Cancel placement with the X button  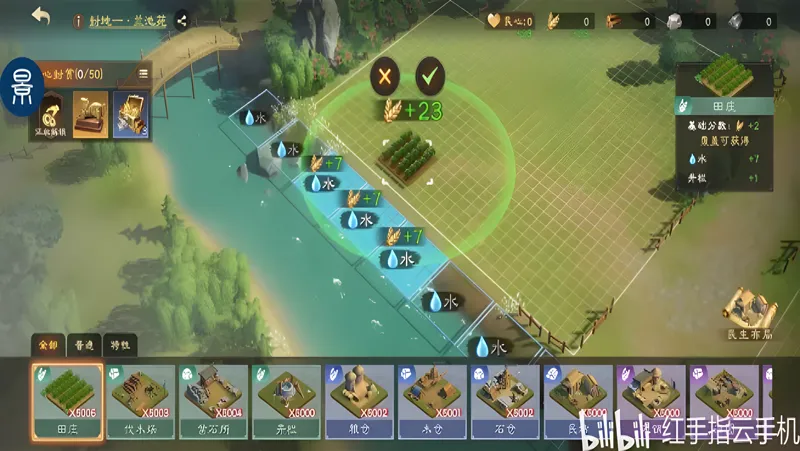click(x=385, y=74)
